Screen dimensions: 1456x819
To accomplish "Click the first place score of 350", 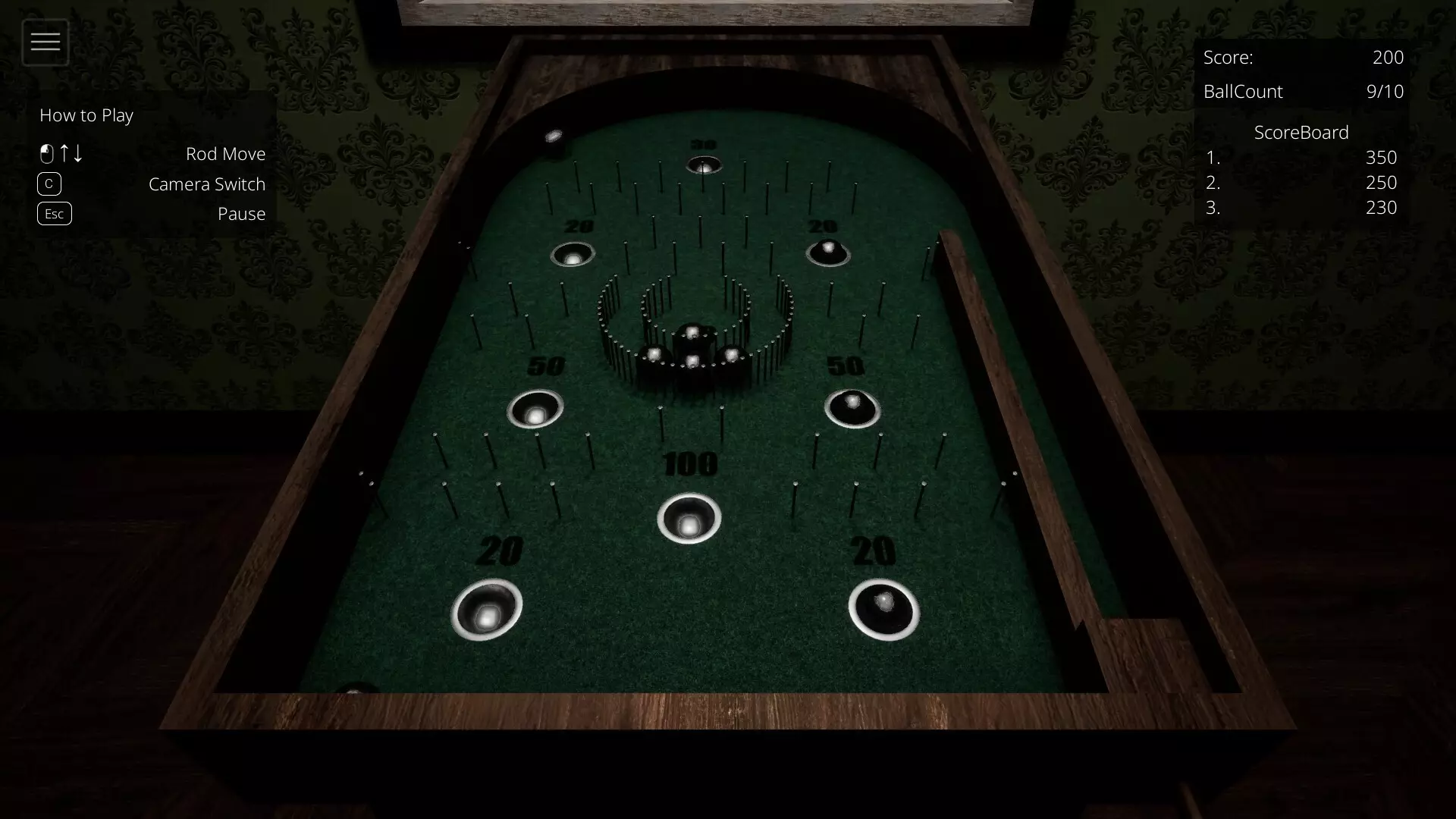I will click(x=1382, y=158).
